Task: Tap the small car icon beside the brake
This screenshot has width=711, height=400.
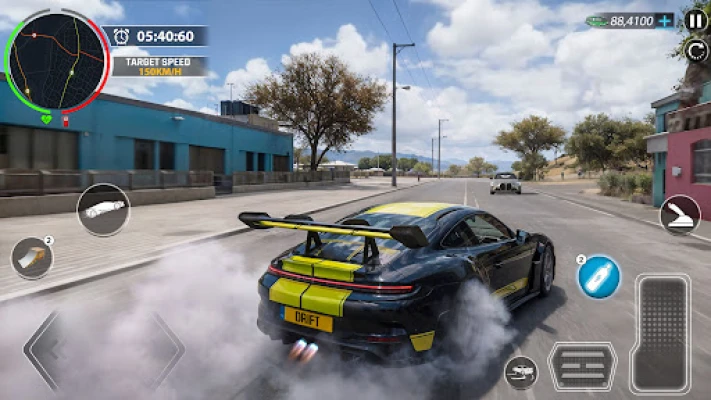Action: pos(521,371)
